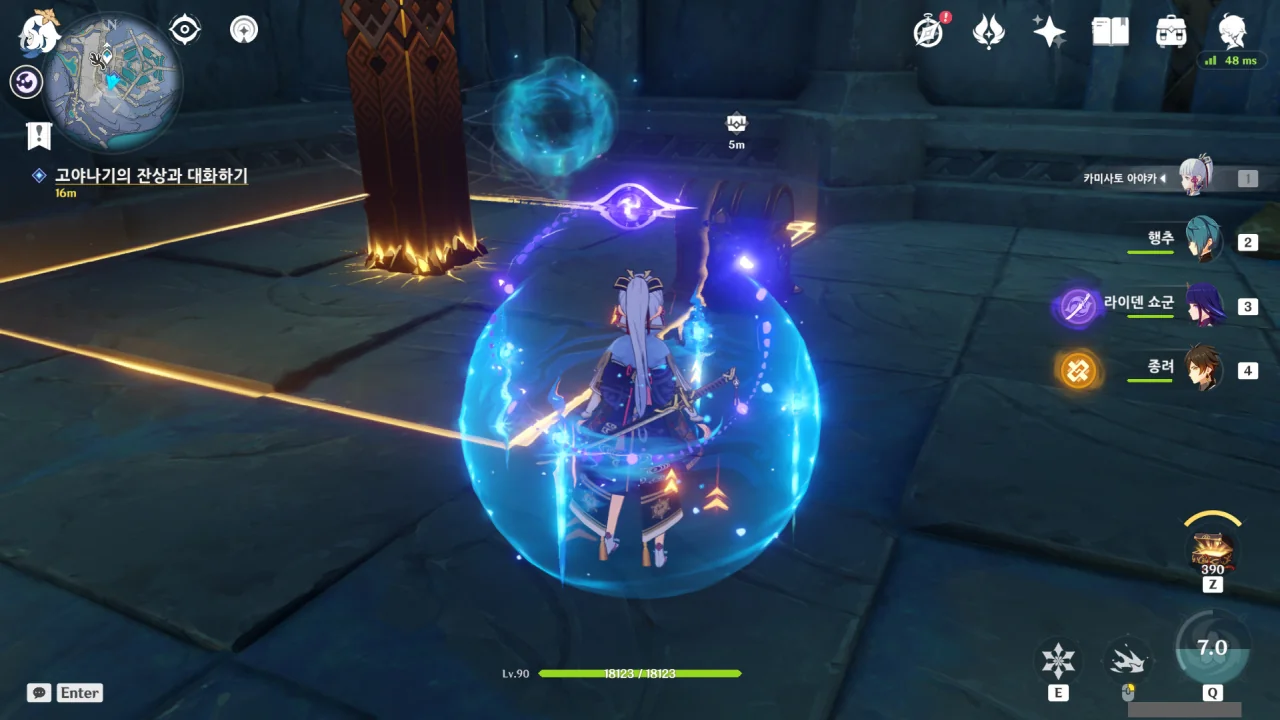
Task: Switch to party member 행추
Action: click(1202, 241)
